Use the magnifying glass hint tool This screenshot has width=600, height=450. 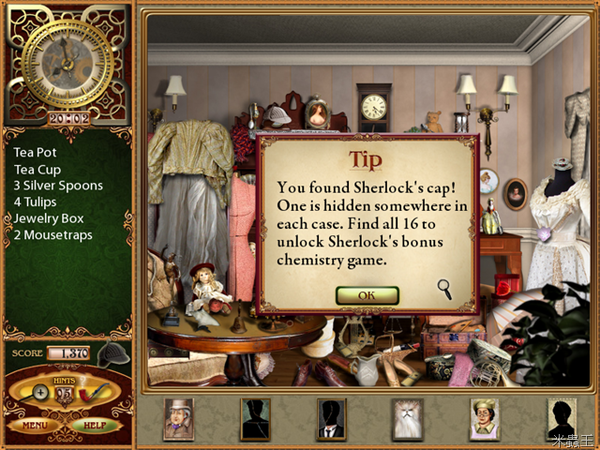(41, 393)
